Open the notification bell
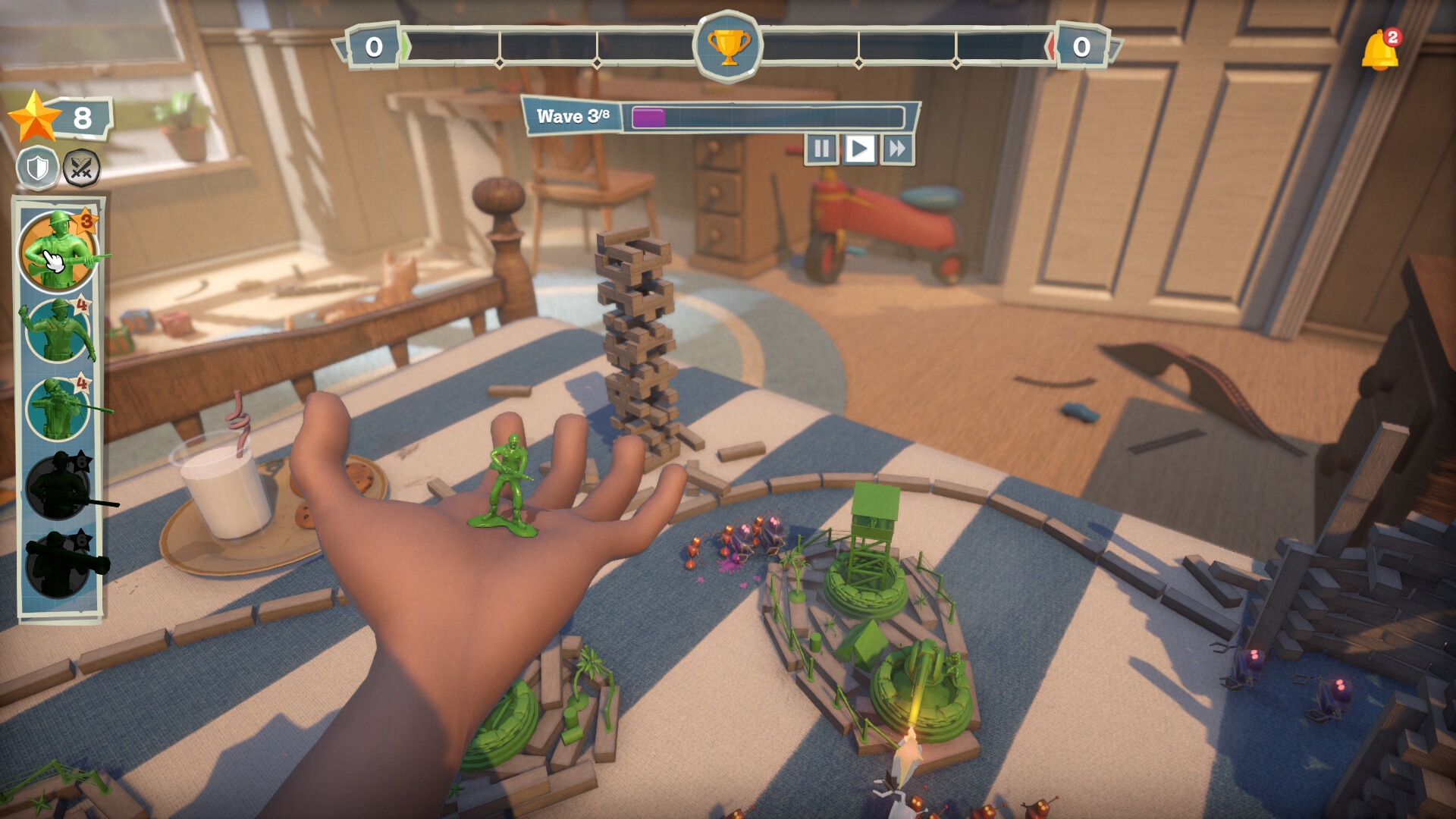1456x819 pixels. click(x=1379, y=52)
